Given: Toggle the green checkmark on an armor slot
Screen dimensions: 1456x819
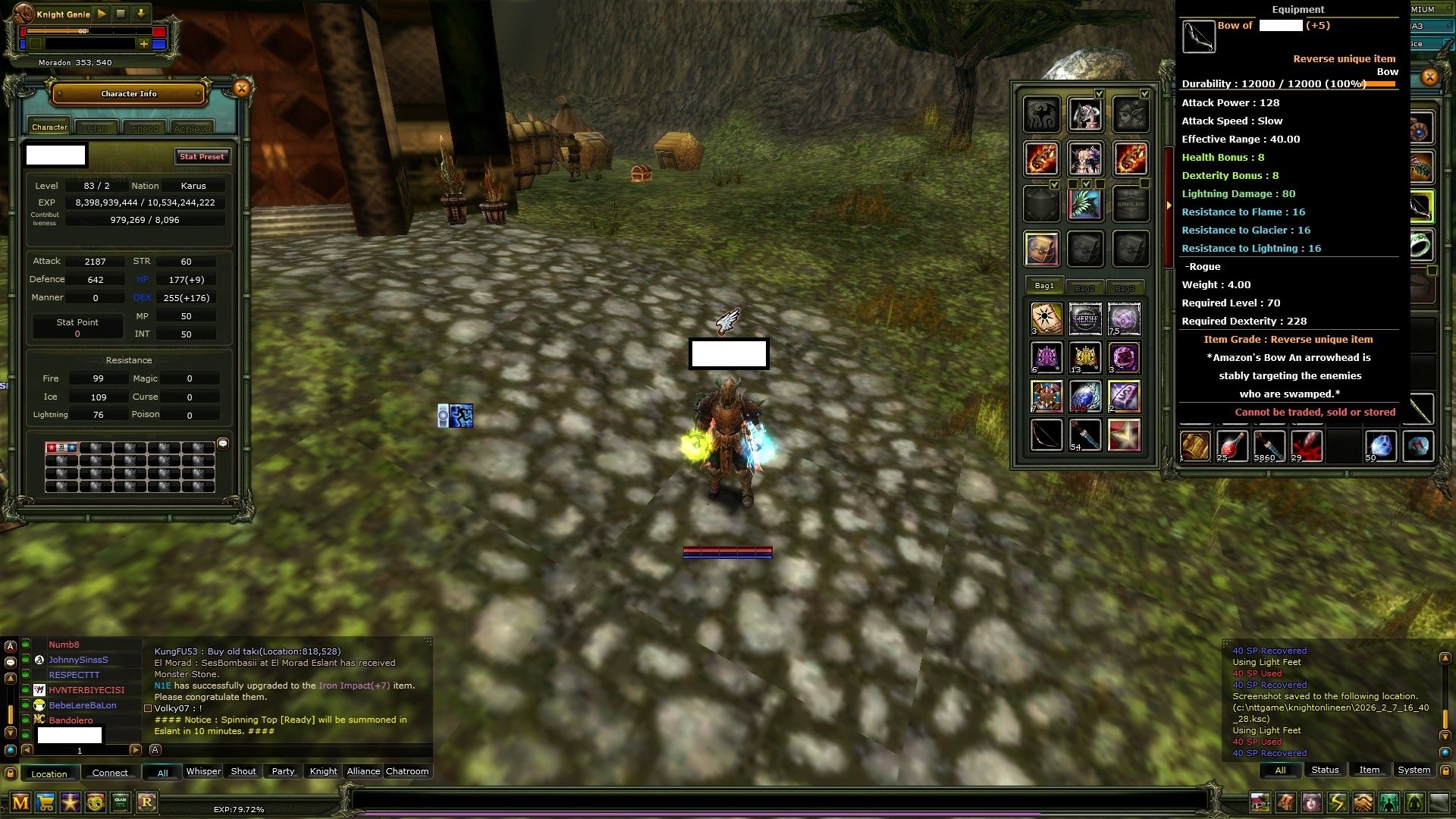Looking at the screenshot, I should click(1099, 94).
